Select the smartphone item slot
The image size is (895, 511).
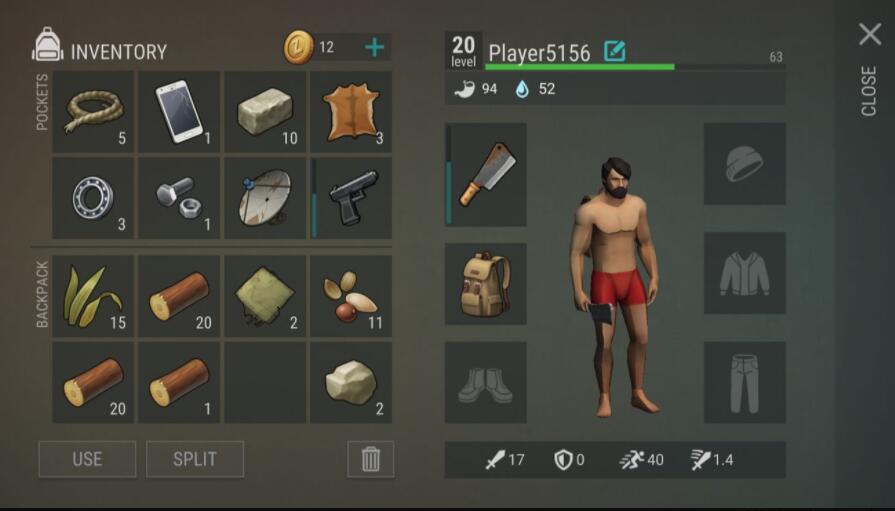[x=179, y=111]
